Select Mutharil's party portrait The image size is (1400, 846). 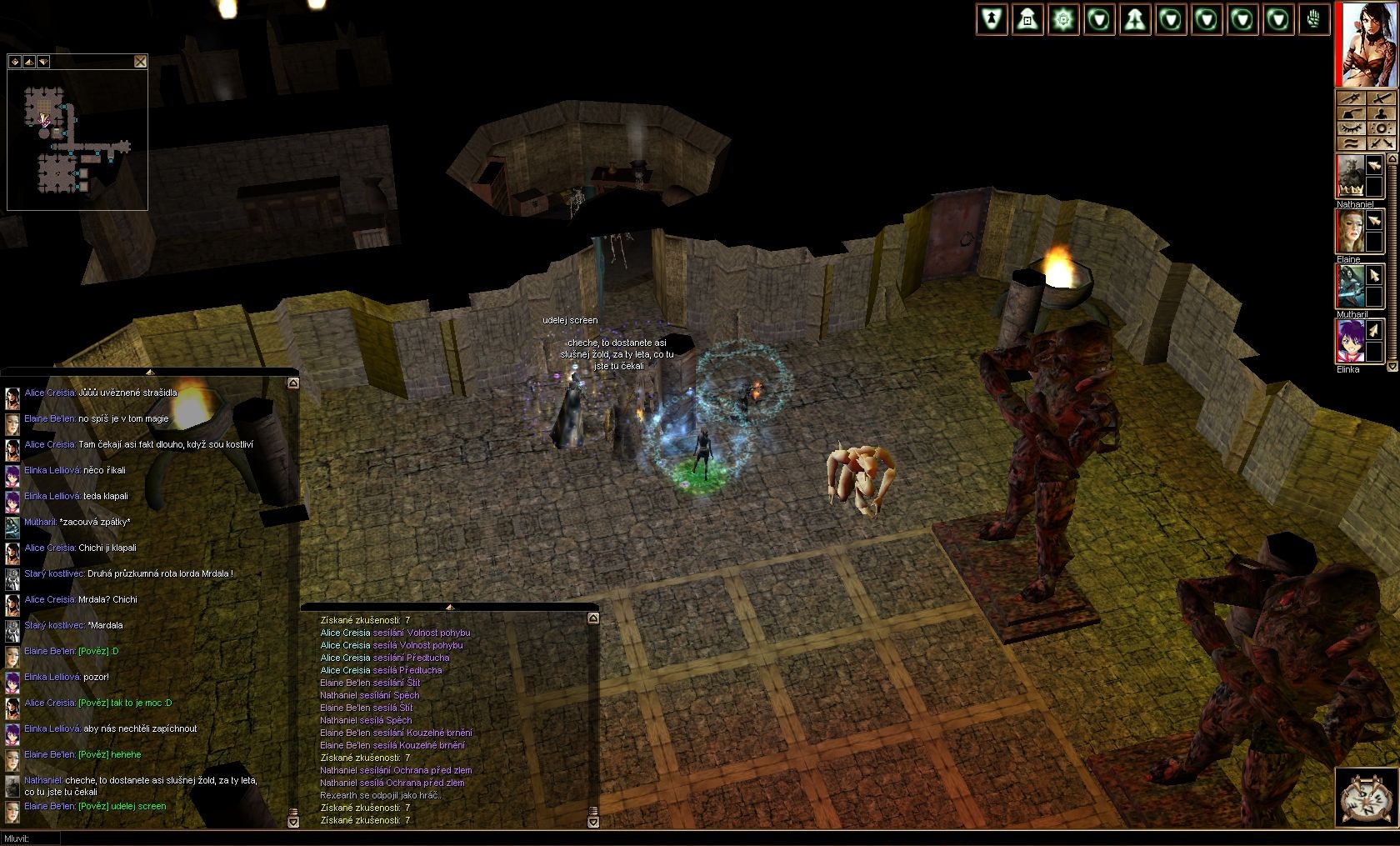click(1350, 287)
